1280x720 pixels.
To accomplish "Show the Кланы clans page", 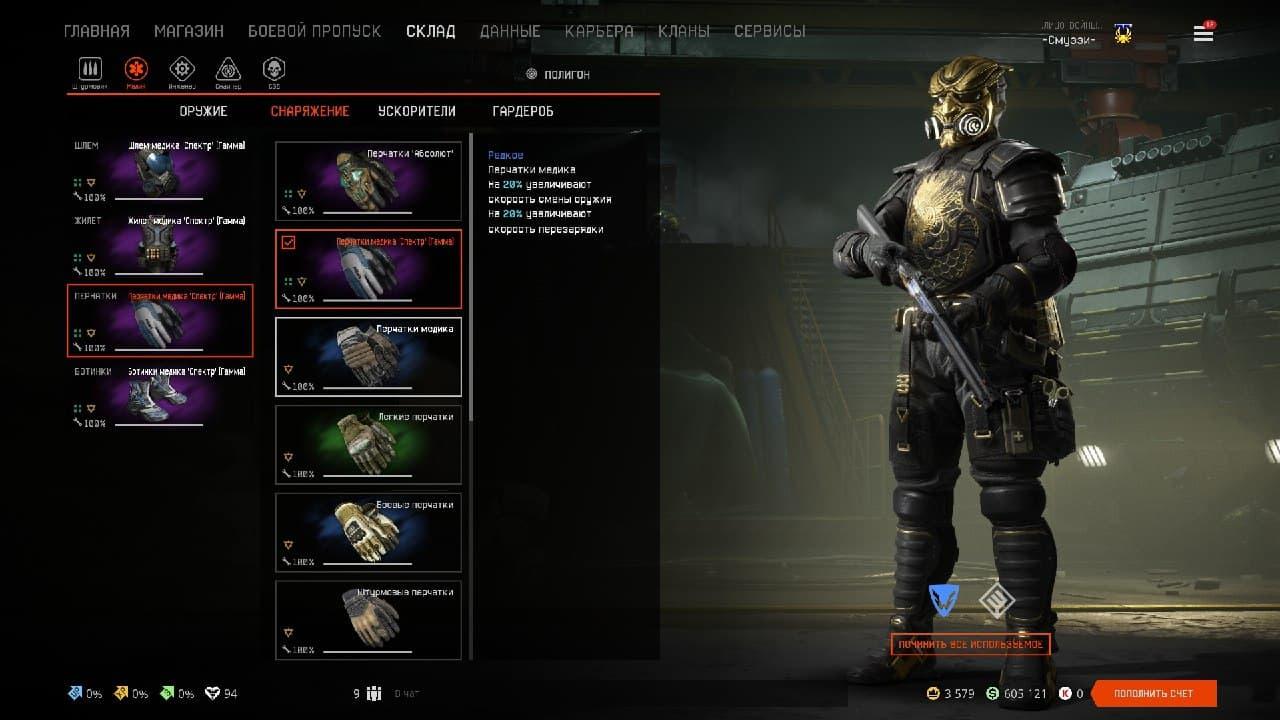I will tap(684, 31).
